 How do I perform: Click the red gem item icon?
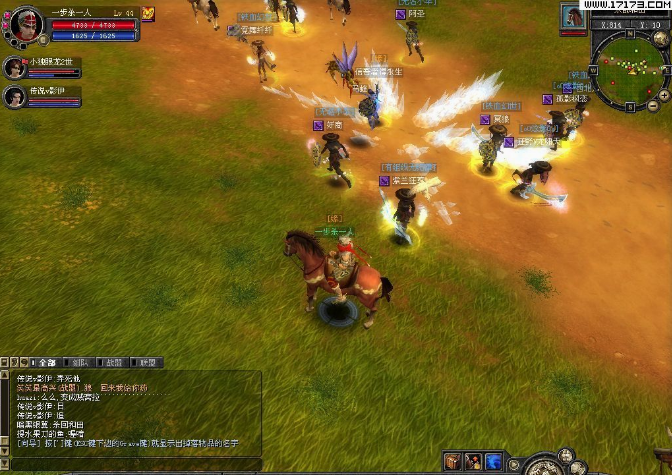click(x=473, y=462)
